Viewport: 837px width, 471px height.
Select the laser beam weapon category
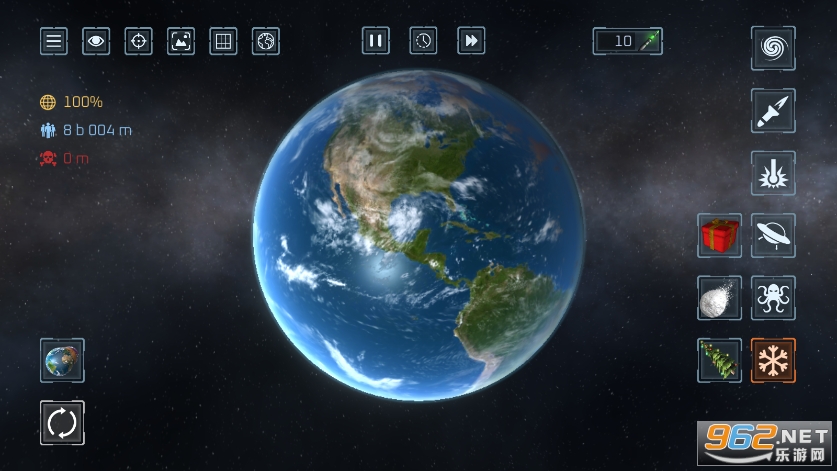click(x=773, y=174)
